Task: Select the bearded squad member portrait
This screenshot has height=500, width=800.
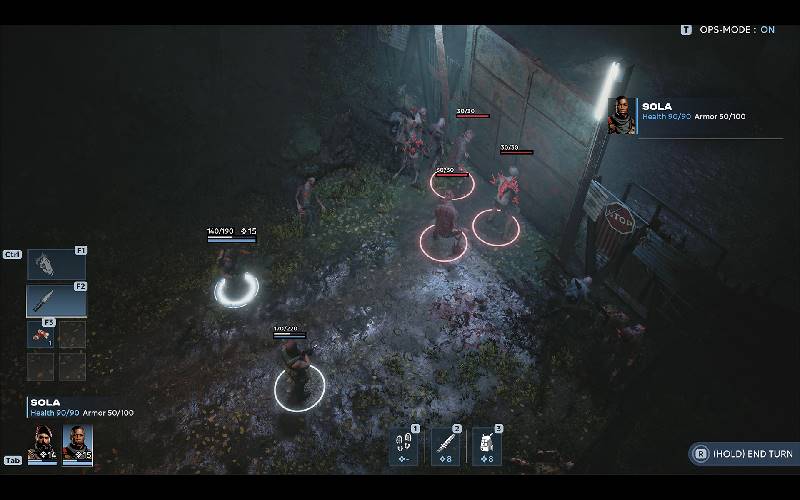Action: click(x=42, y=442)
